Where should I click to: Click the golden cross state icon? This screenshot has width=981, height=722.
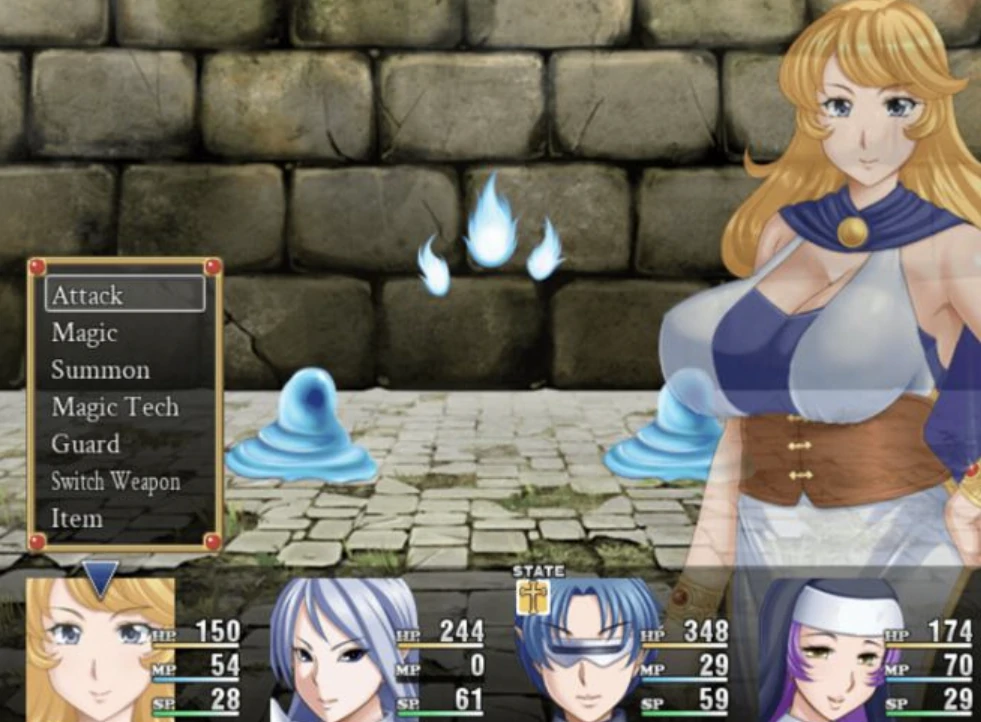531,597
